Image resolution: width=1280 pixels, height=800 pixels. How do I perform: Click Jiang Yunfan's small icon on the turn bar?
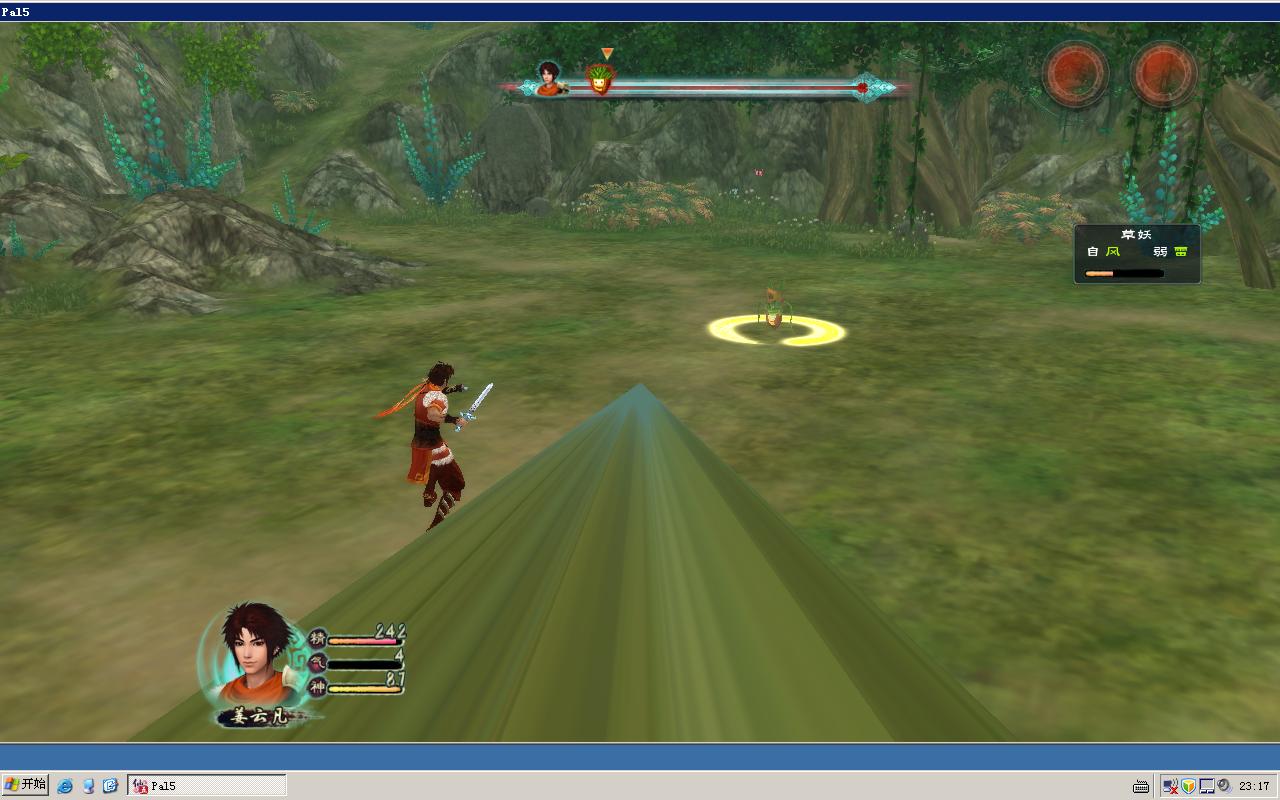tap(548, 78)
